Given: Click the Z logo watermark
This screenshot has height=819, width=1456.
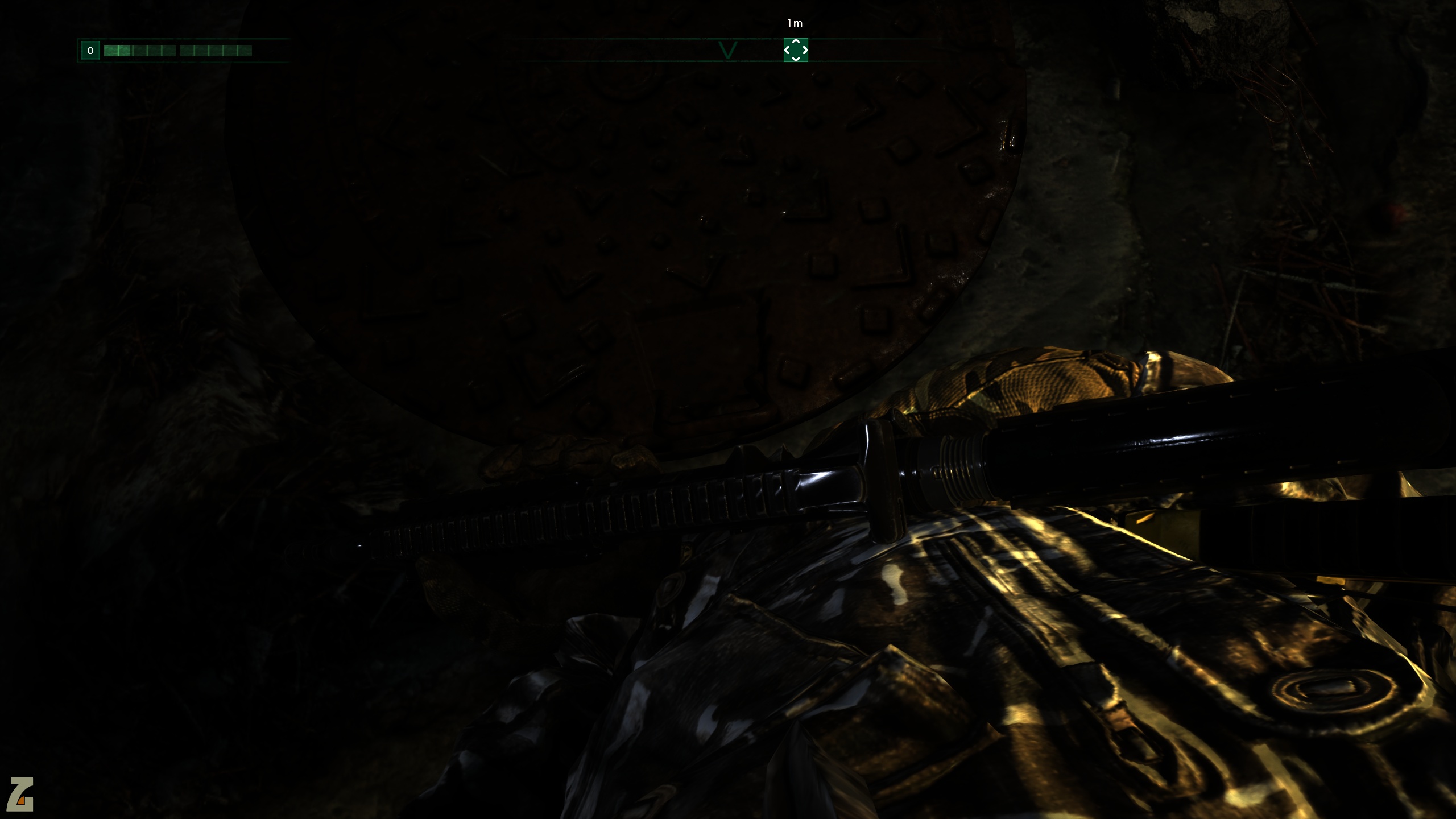Looking at the screenshot, I should point(21,794).
